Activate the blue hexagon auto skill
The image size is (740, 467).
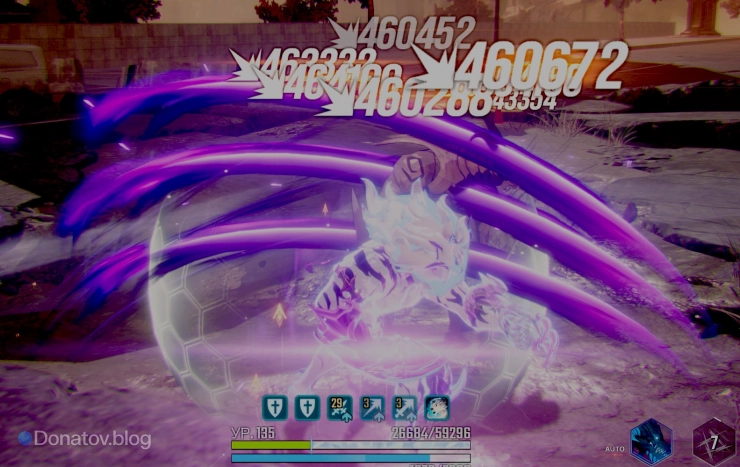pyautogui.click(x=650, y=442)
